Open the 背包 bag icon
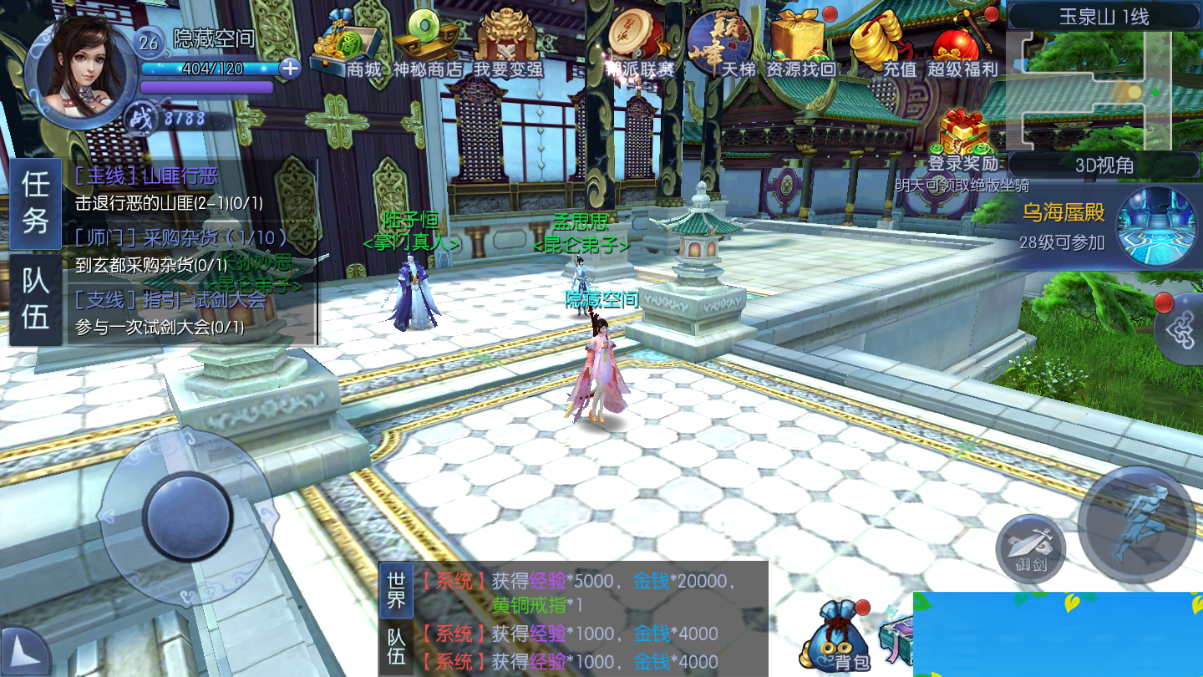 838,638
